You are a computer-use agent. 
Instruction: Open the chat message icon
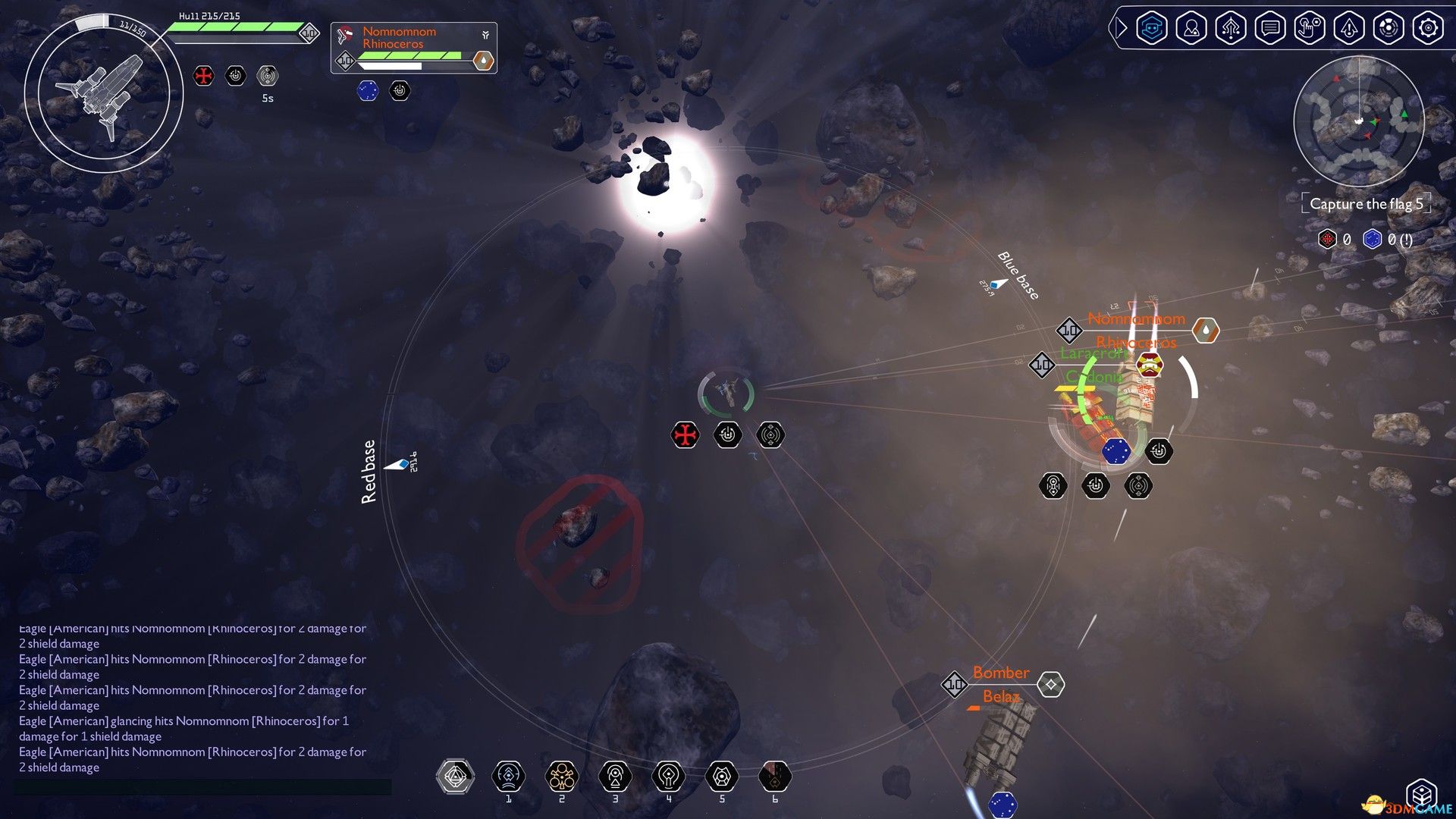pos(1271,28)
